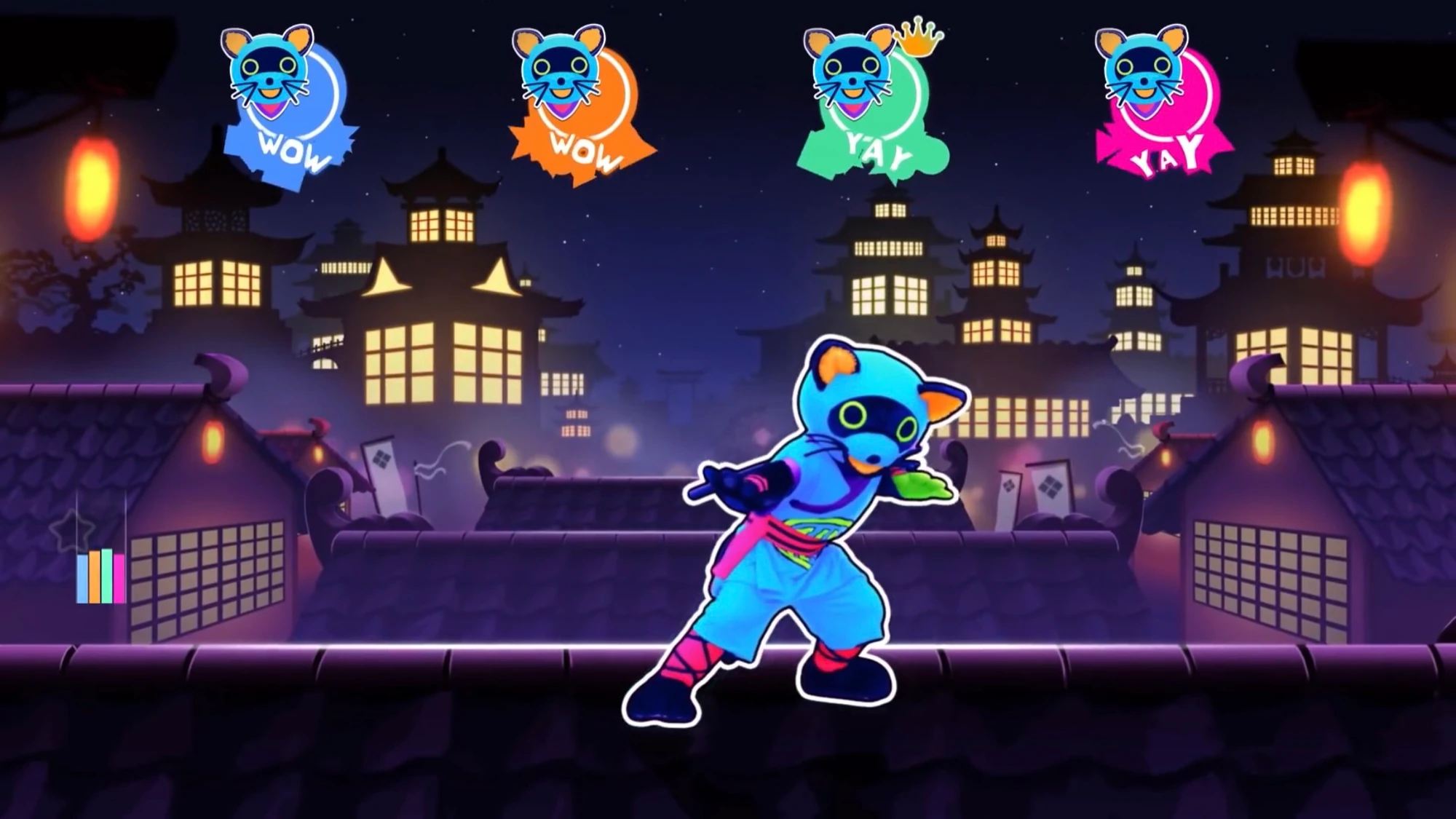Select the orange player's score progress bar
This screenshot has height=819, width=1456.
click(x=94, y=575)
